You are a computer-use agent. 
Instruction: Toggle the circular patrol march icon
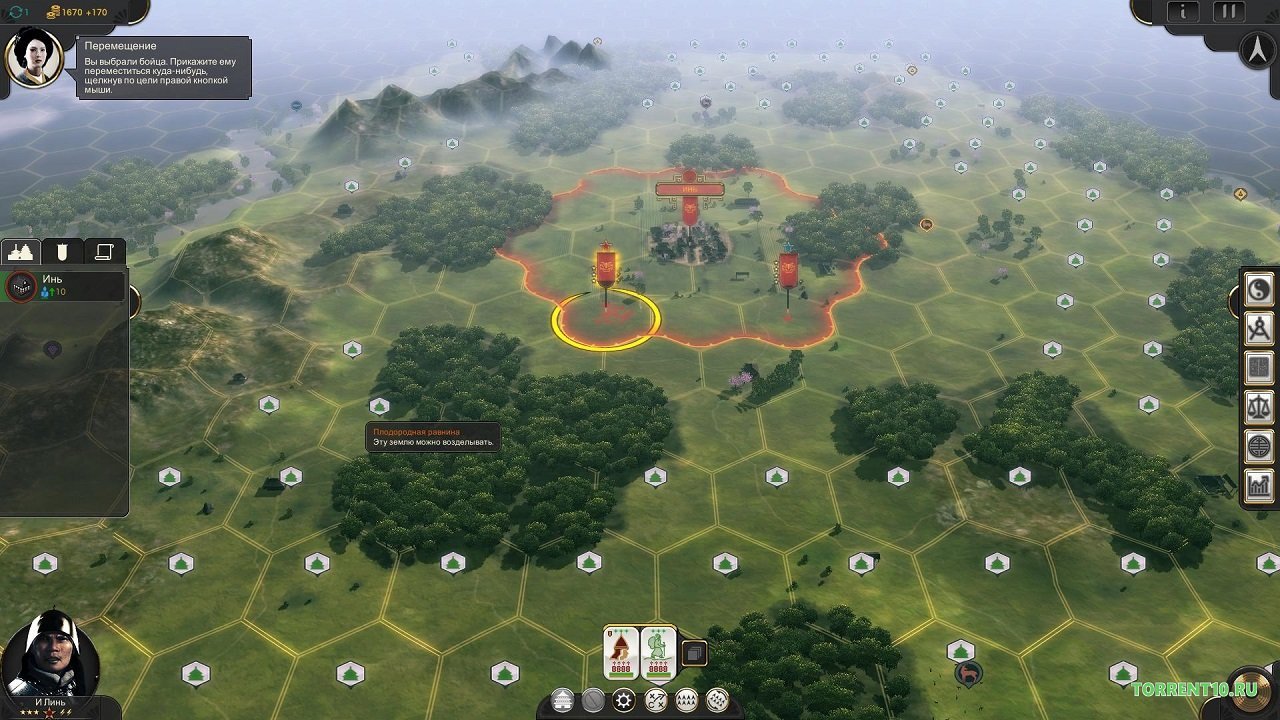tap(717, 700)
